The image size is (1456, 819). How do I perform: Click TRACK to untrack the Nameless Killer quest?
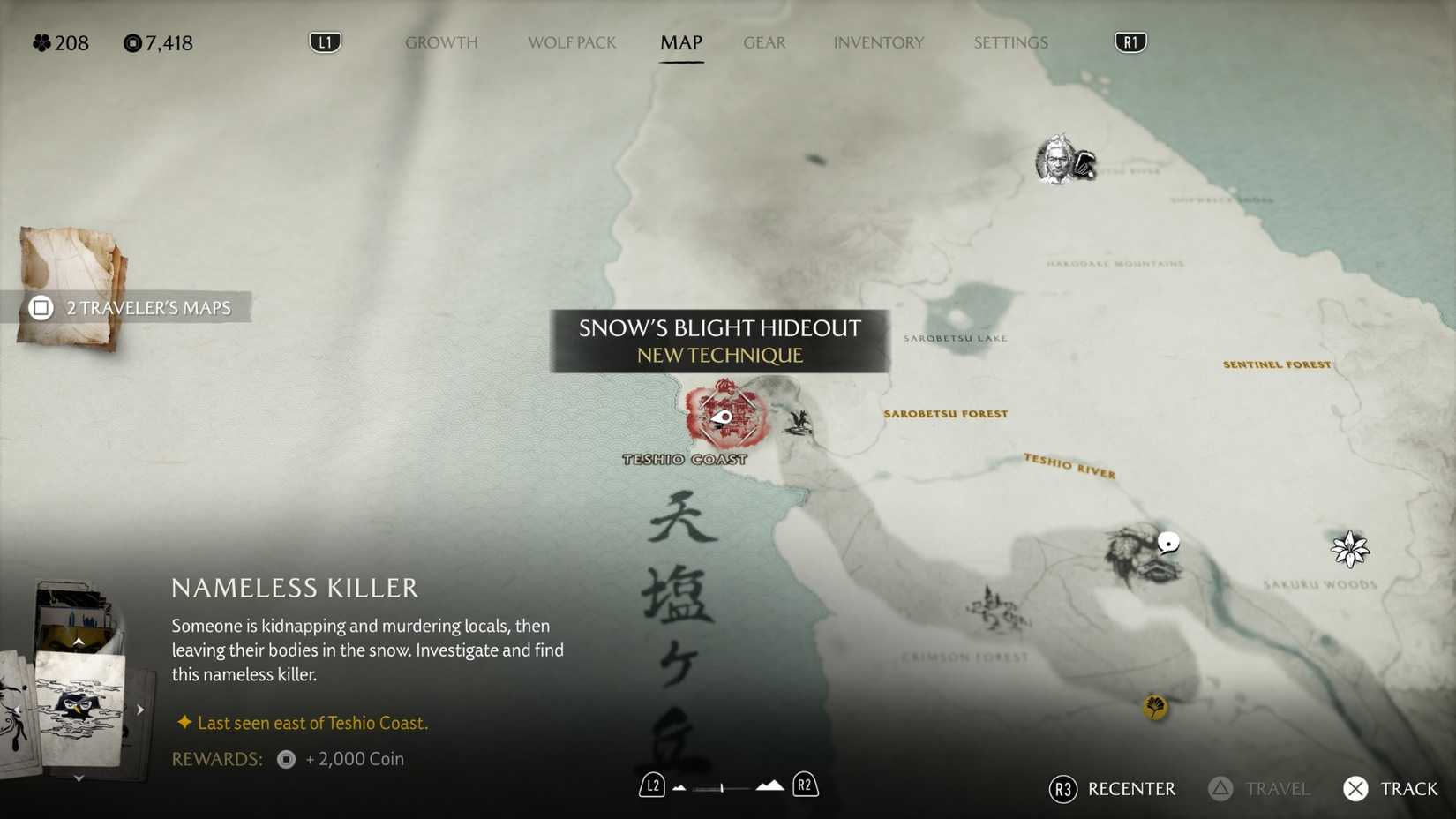coord(1391,789)
